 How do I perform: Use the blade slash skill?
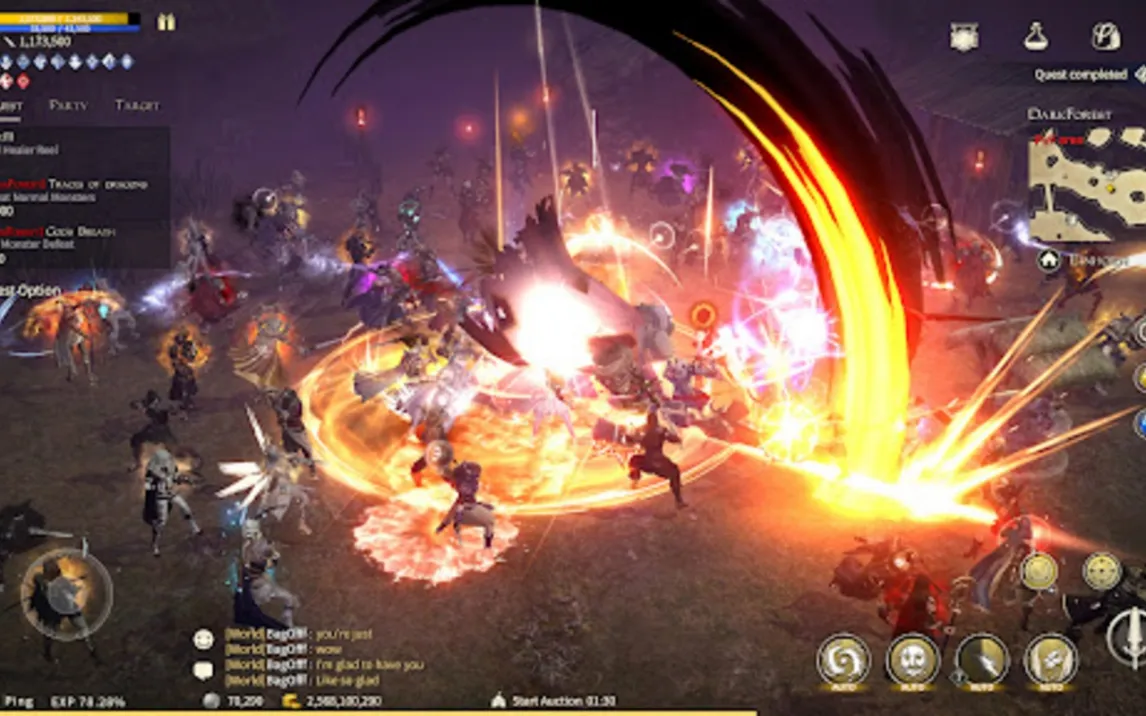[982, 660]
